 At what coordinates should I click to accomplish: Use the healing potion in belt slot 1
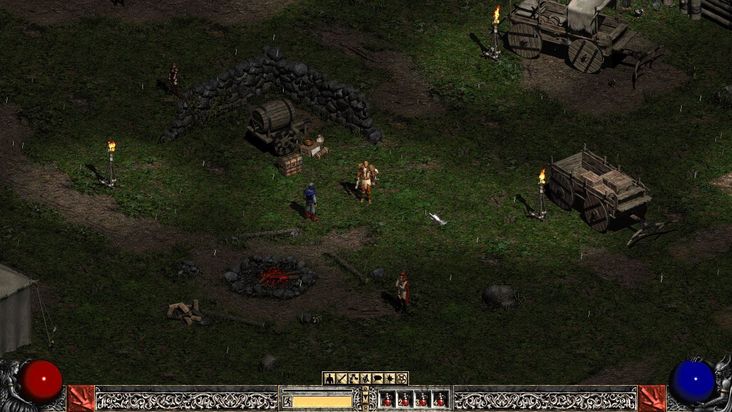tap(387, 399)
